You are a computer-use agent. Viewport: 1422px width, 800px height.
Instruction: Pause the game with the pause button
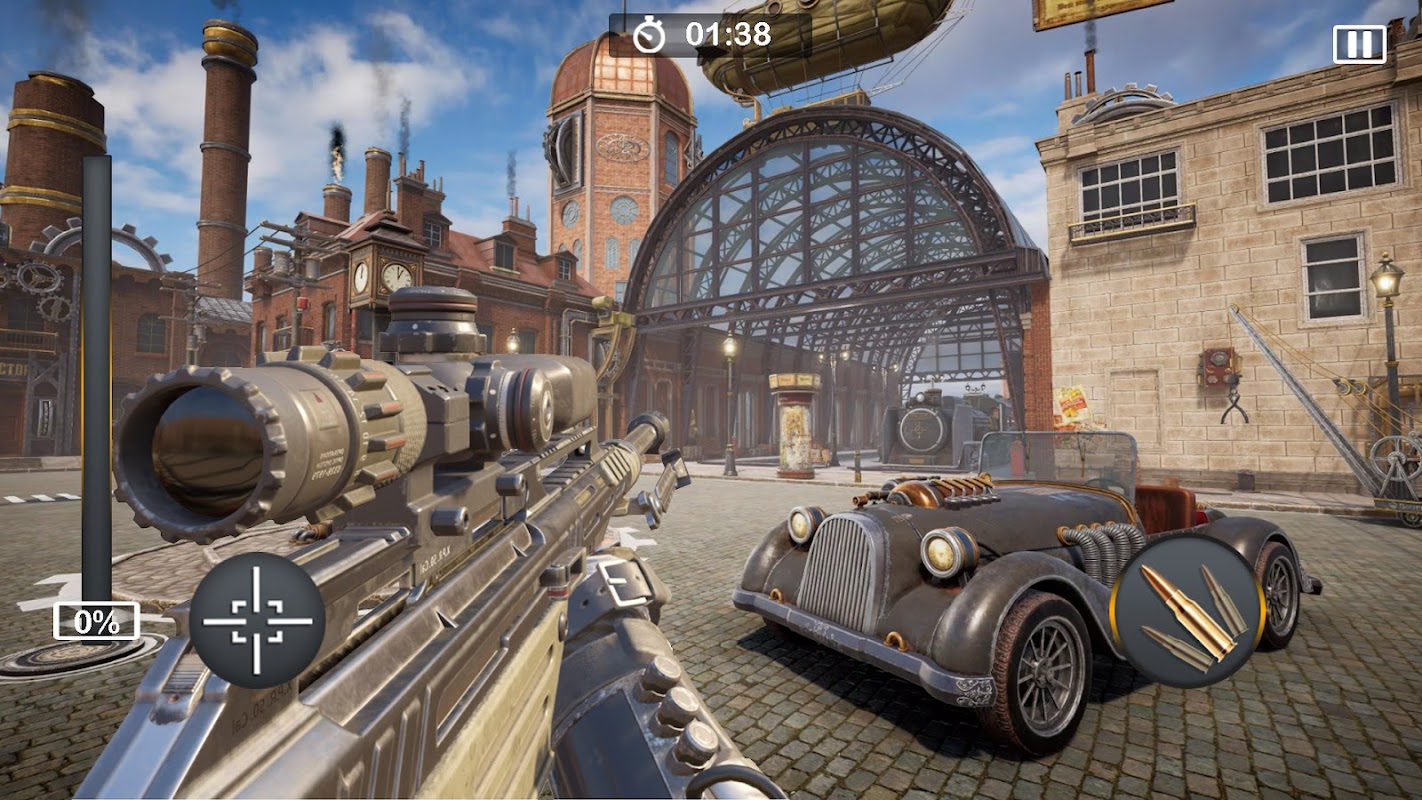coord(1359,44)
